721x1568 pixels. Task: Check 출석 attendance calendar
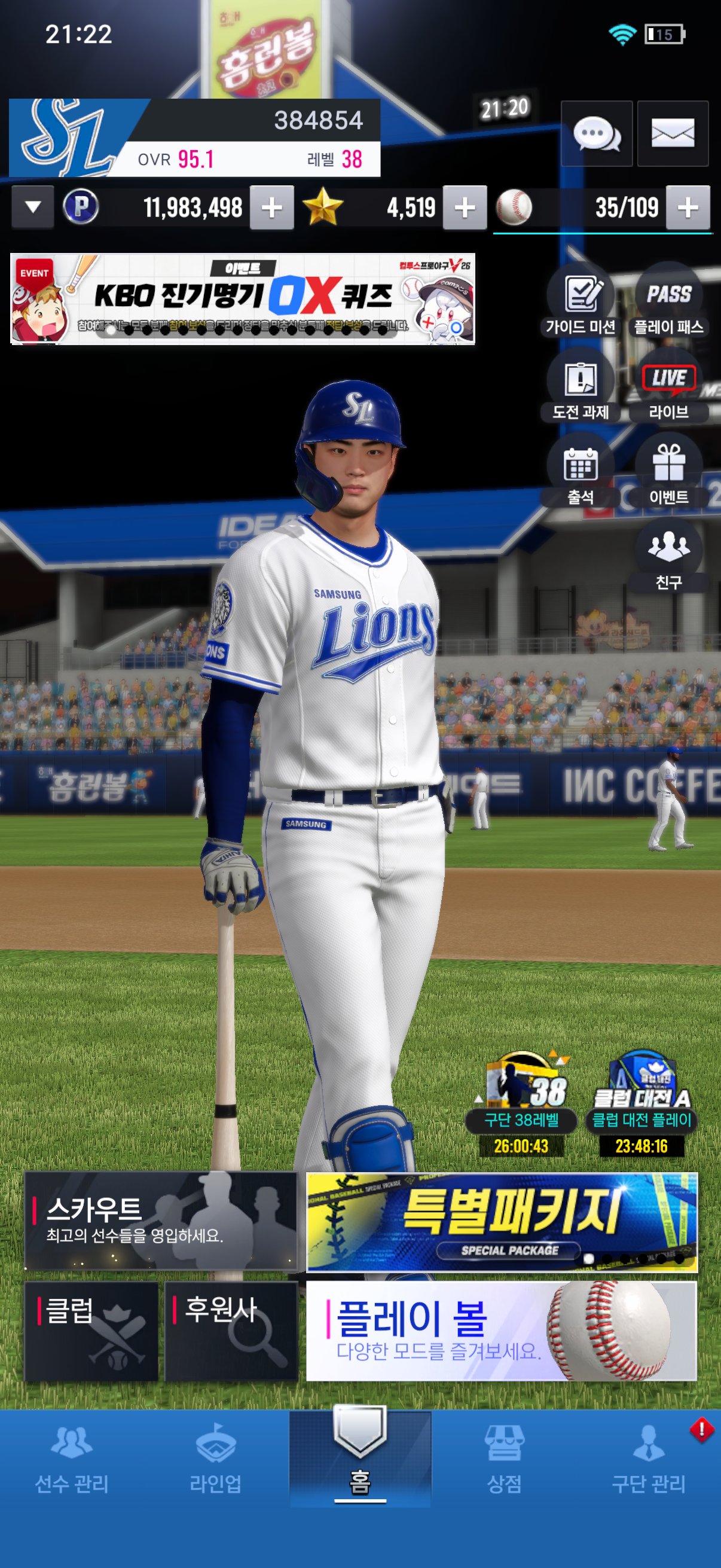pos(581,473)
